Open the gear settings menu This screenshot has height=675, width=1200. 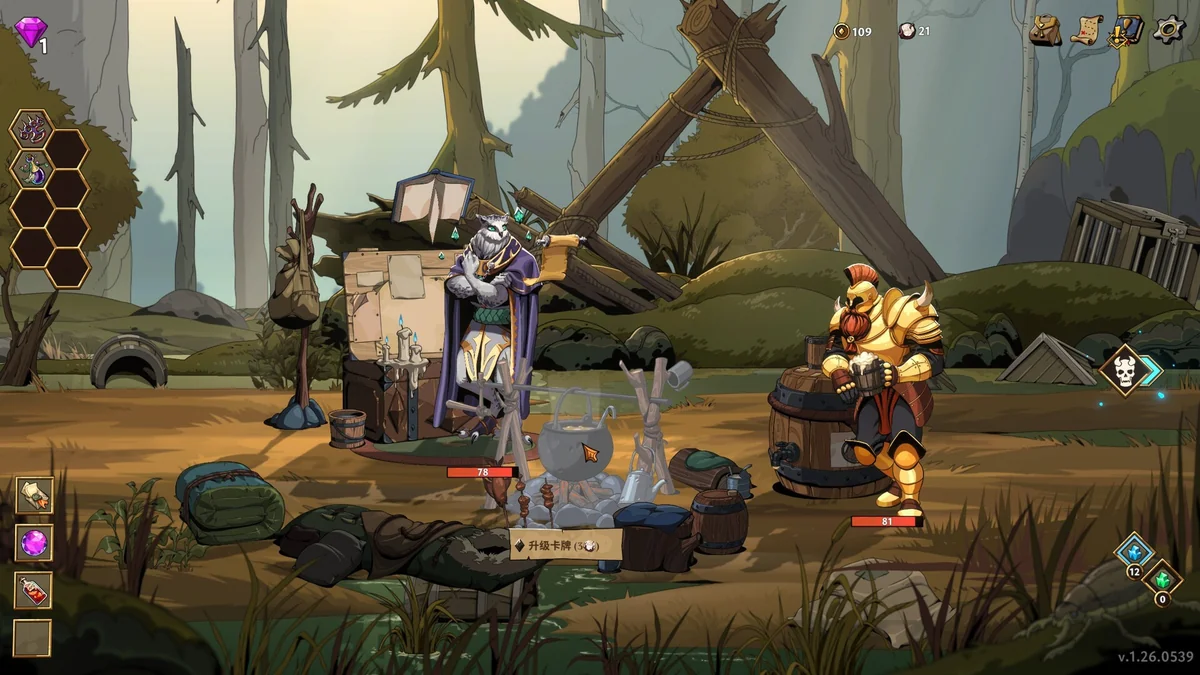1168,29
